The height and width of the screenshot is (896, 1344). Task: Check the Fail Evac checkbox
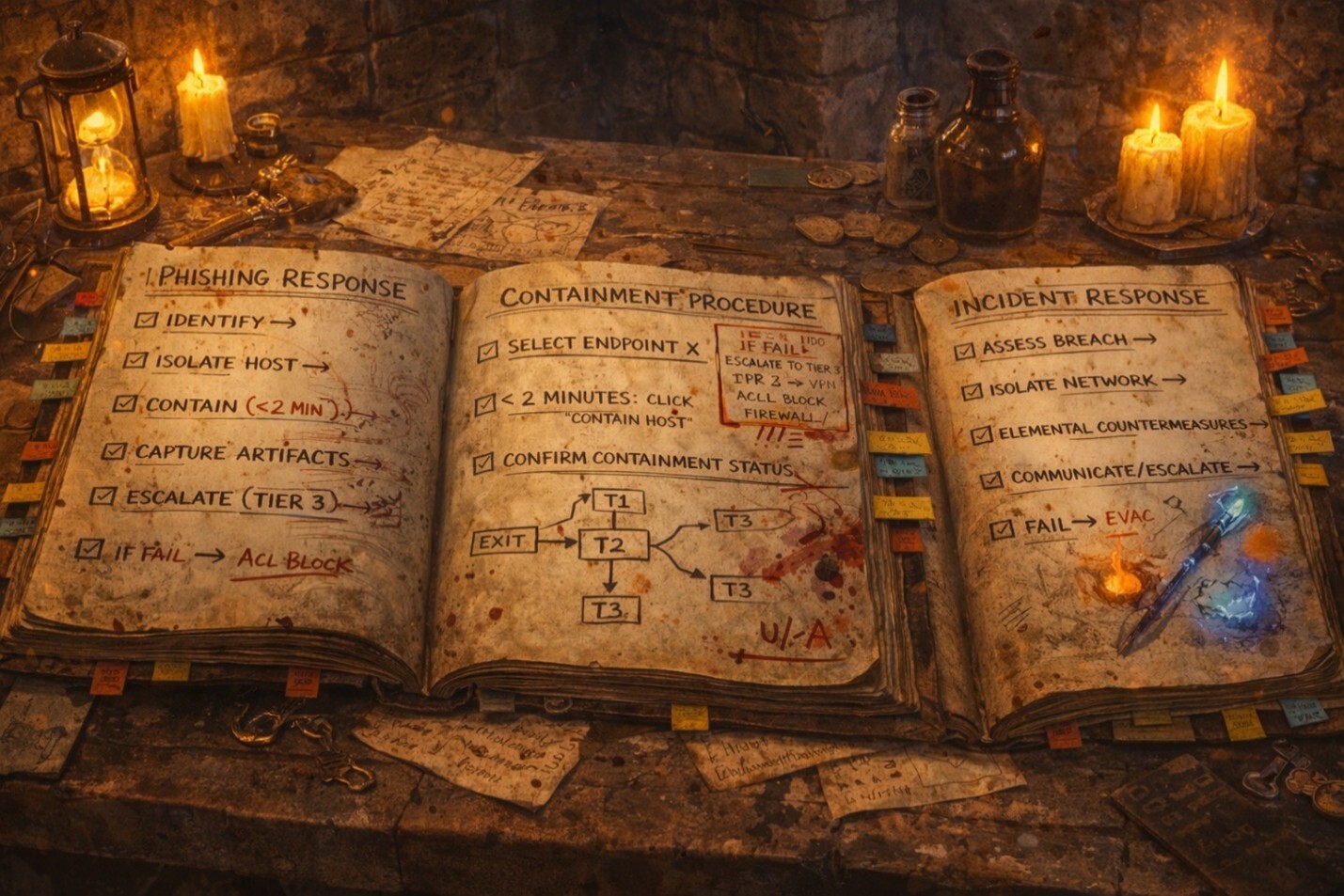[x=1003, y=530]
